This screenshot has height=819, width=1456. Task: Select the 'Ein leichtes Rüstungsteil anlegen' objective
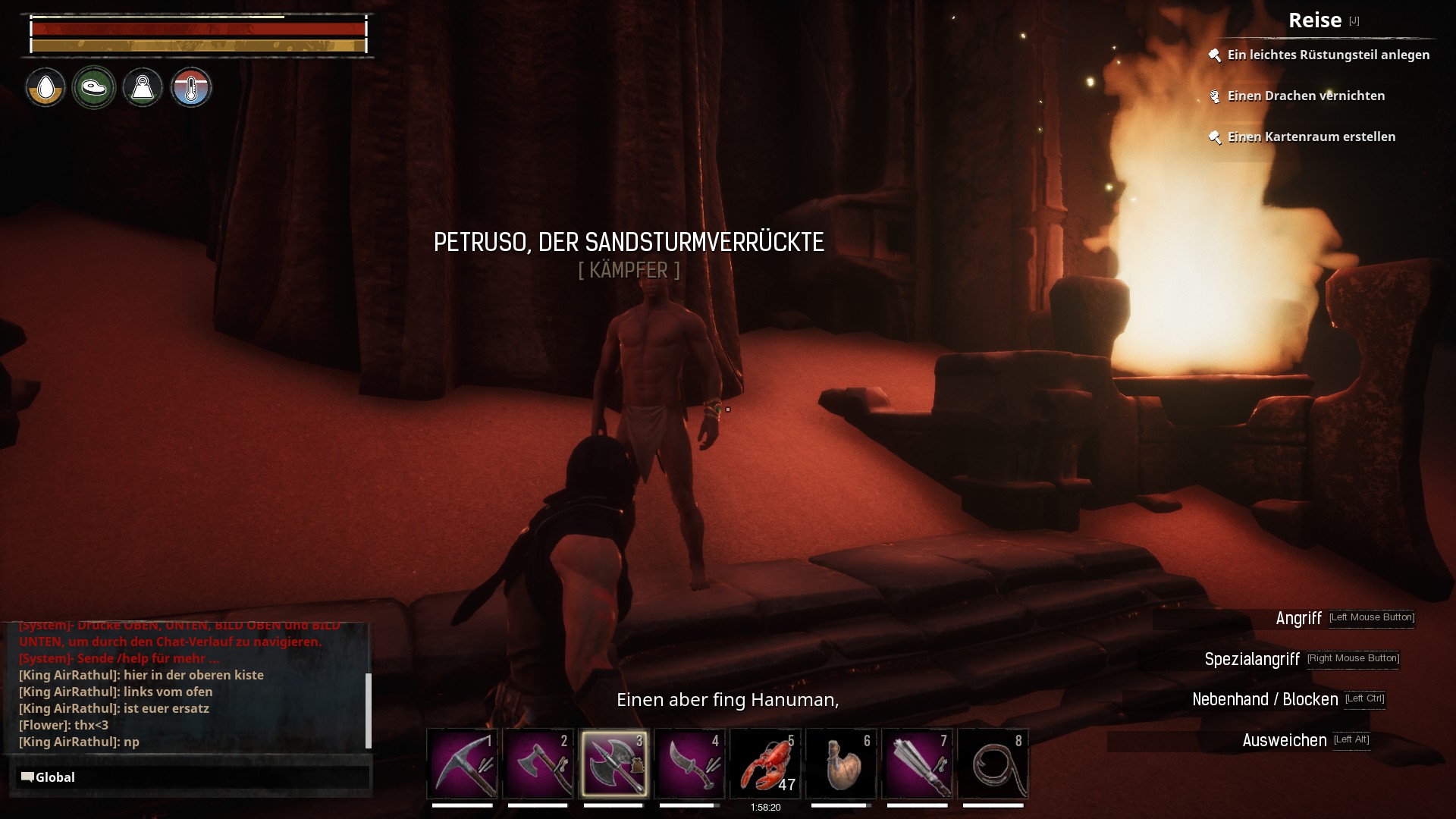click(x=1328, y=55)
